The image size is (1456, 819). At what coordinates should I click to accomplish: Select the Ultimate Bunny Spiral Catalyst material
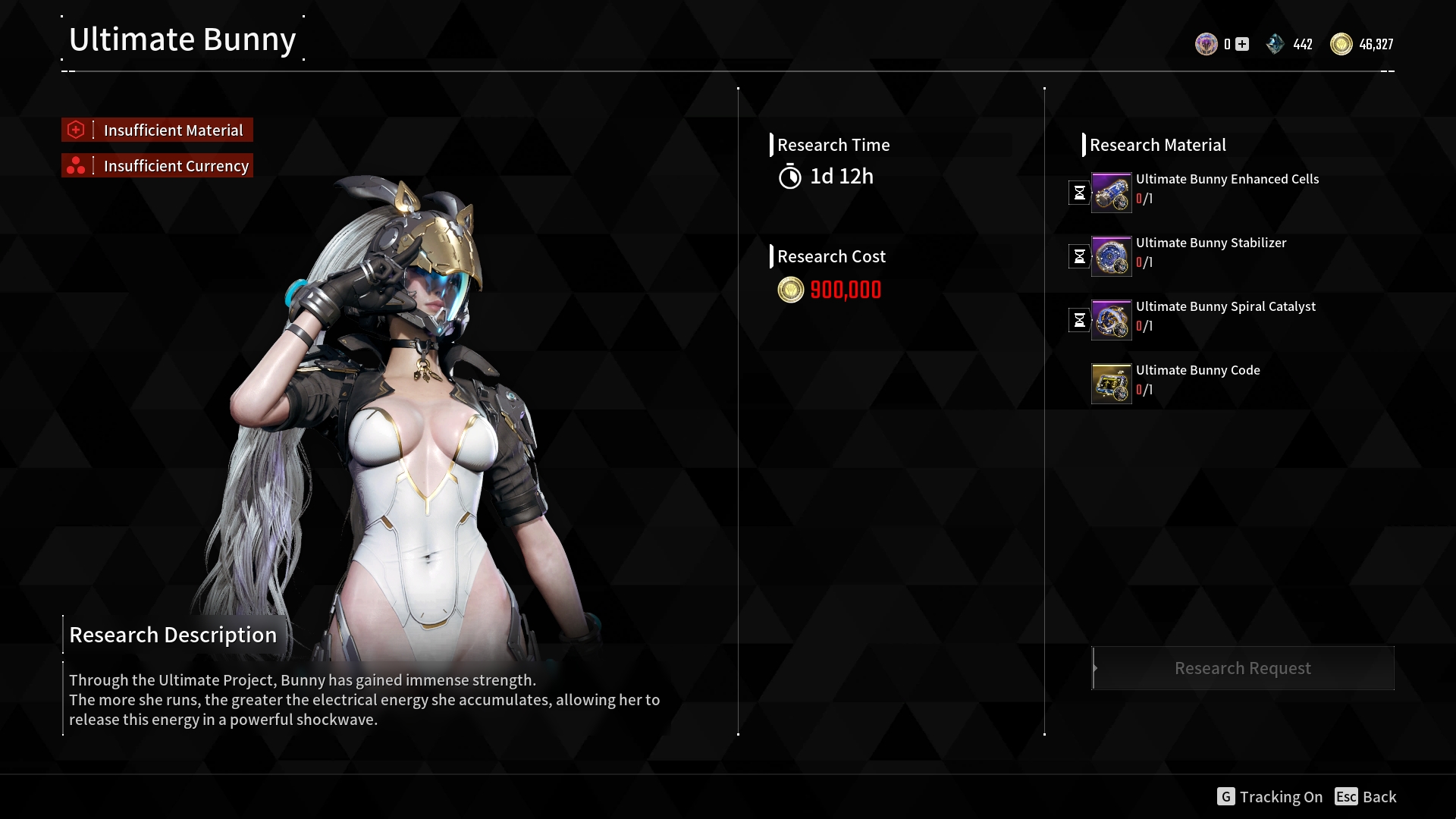[1111, 320]
